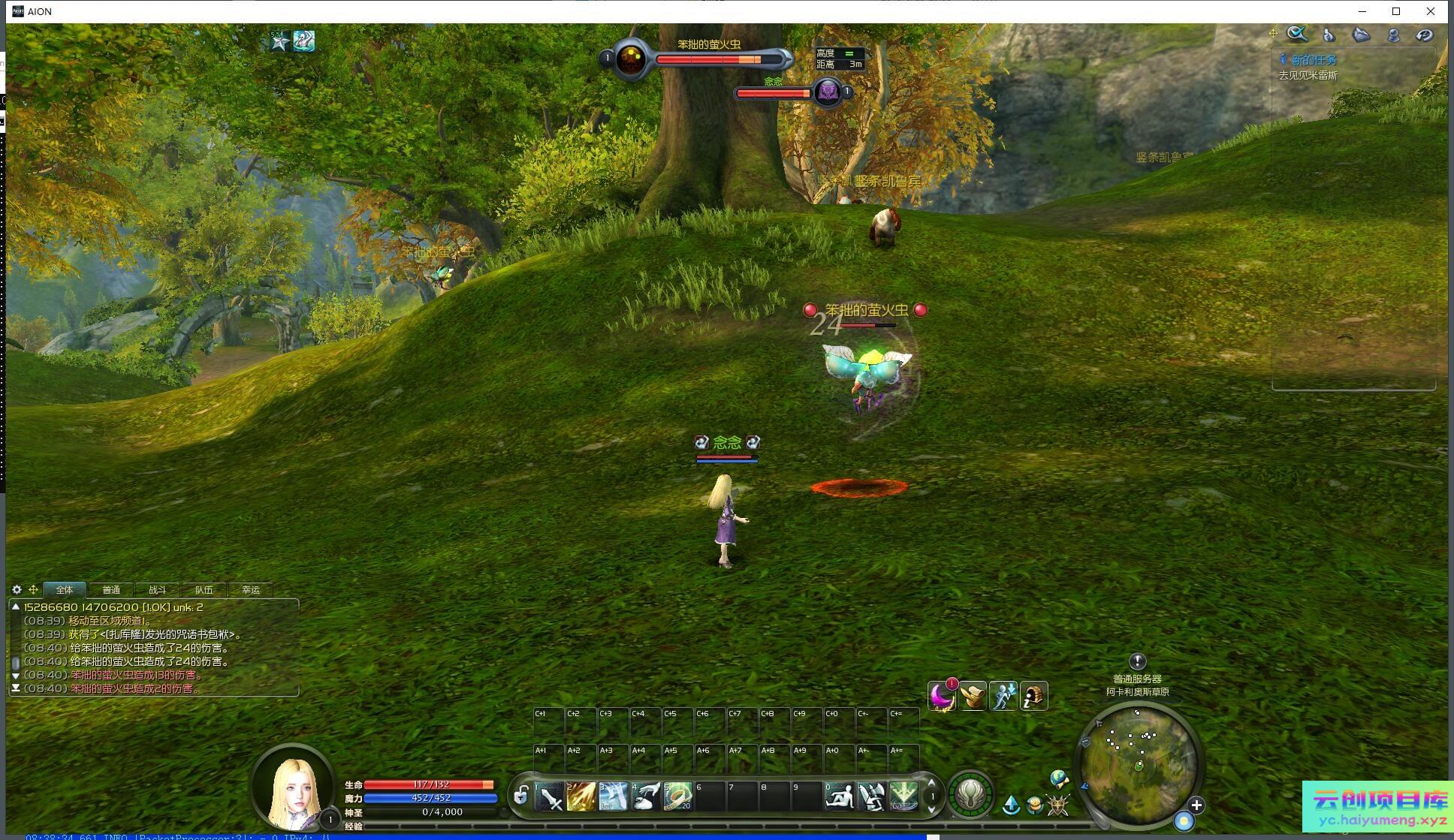Toggle the hotbar padlock
Image resolution: width=1454 pixels, height=840 pixels.
(x=520, y=796)
